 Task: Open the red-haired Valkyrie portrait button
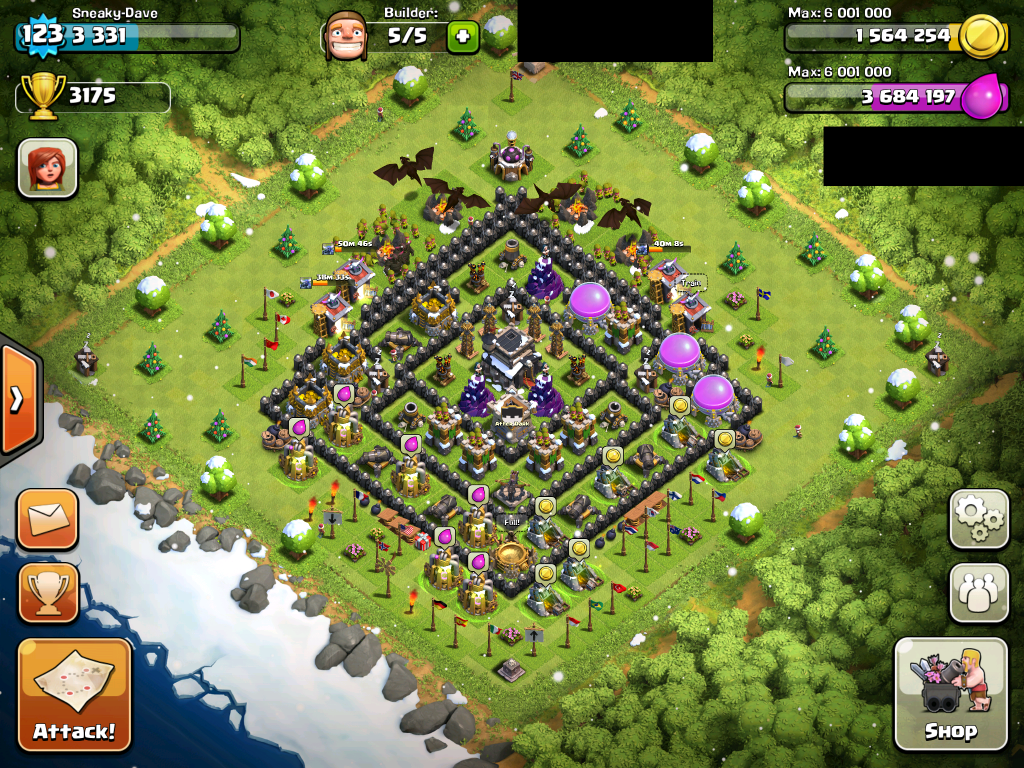(47, 167)
